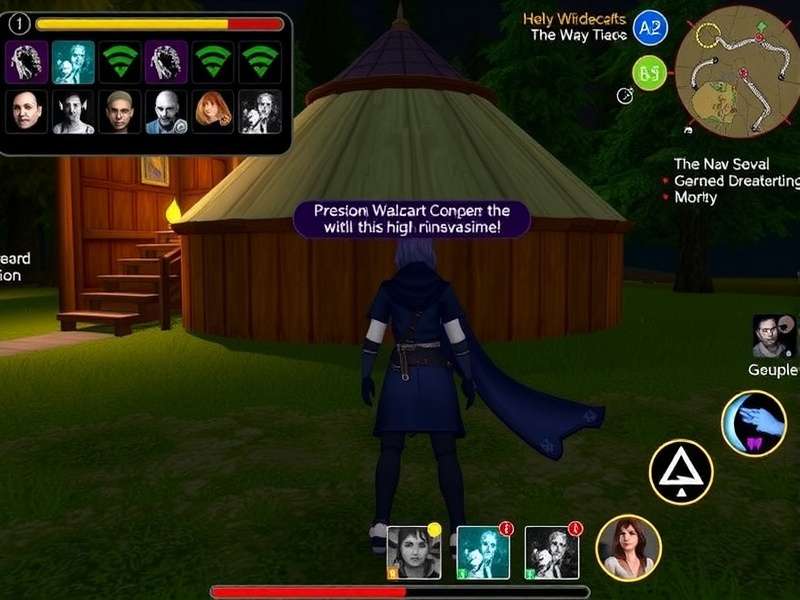
Task: Click the green B5 circle button
Action: tap(650, 72)
